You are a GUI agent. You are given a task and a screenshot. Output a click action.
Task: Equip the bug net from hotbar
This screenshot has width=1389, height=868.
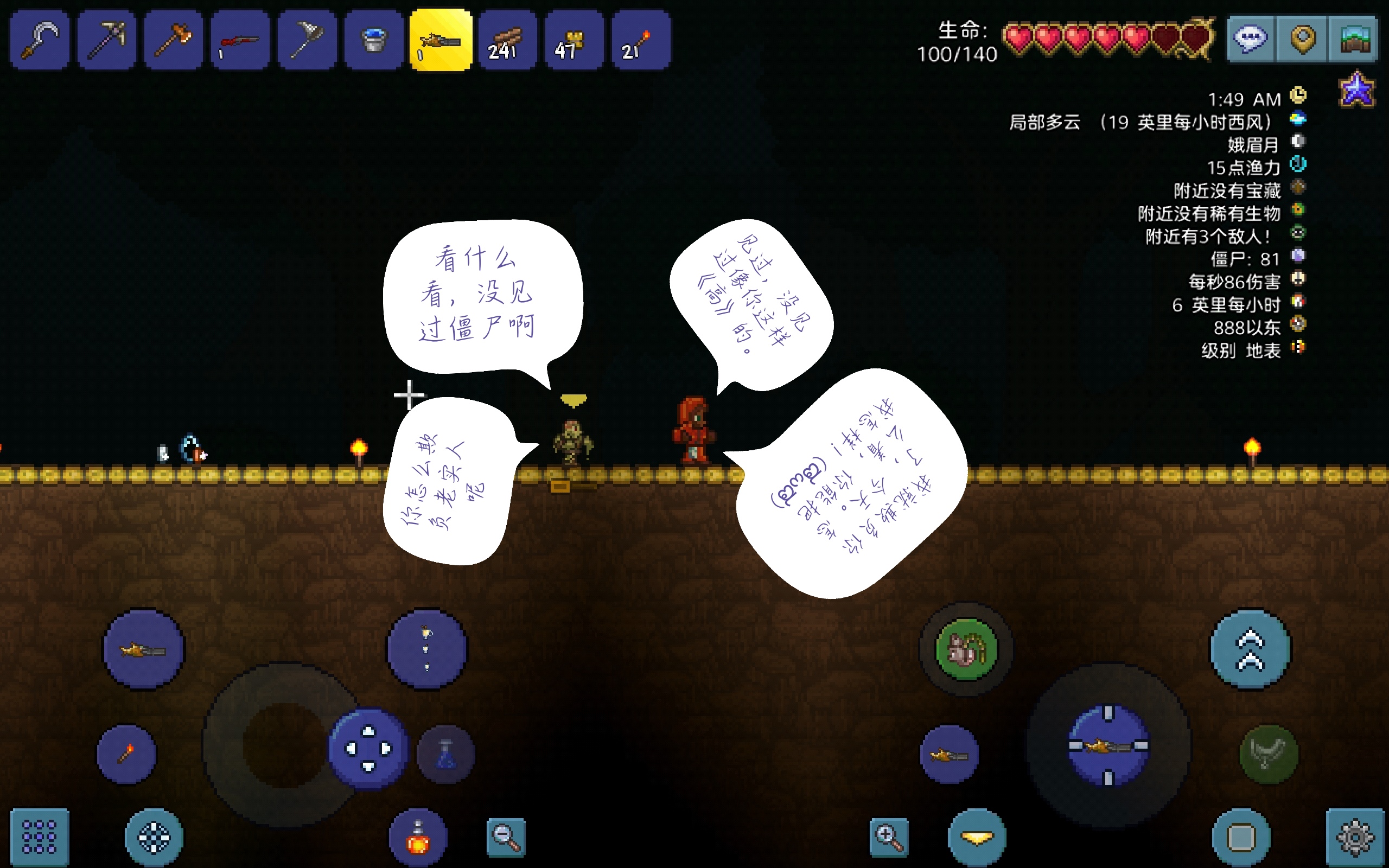(x=307, y=40)
